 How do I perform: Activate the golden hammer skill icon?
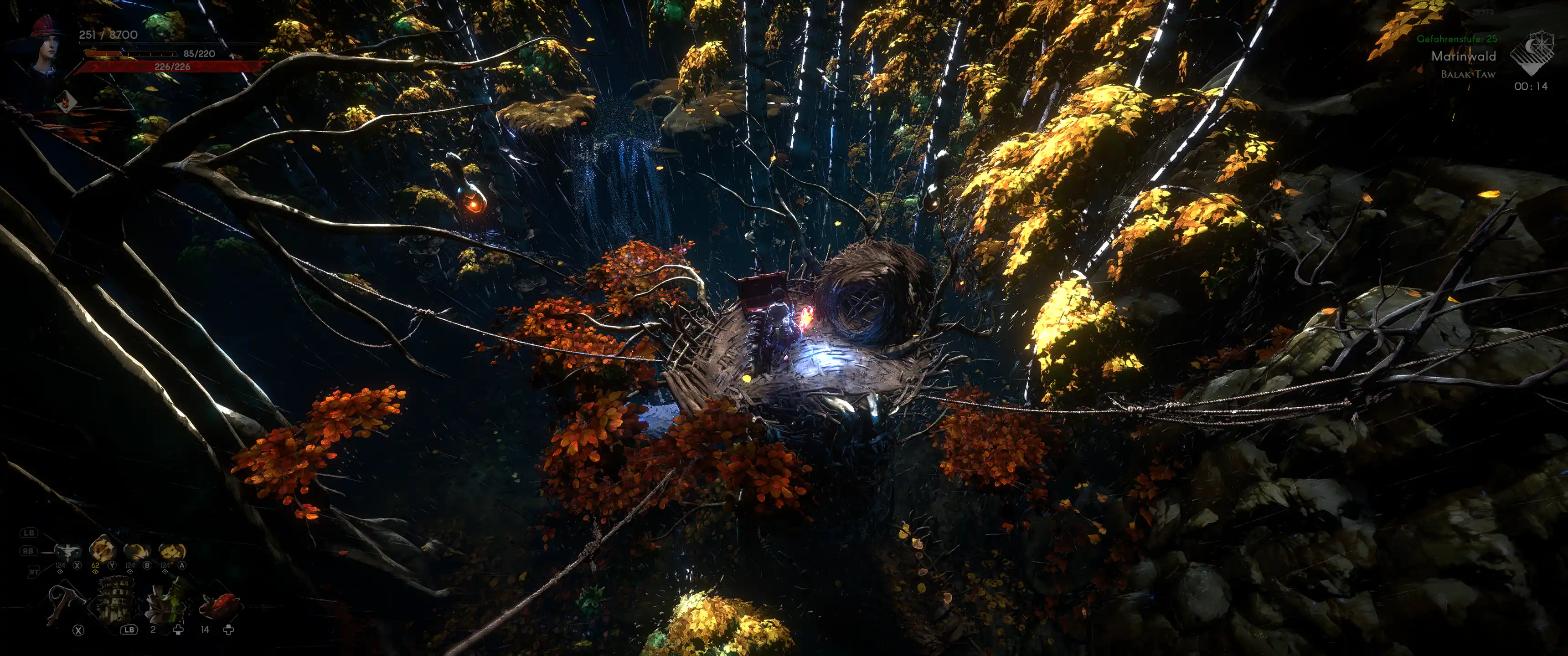pos(102,549)
